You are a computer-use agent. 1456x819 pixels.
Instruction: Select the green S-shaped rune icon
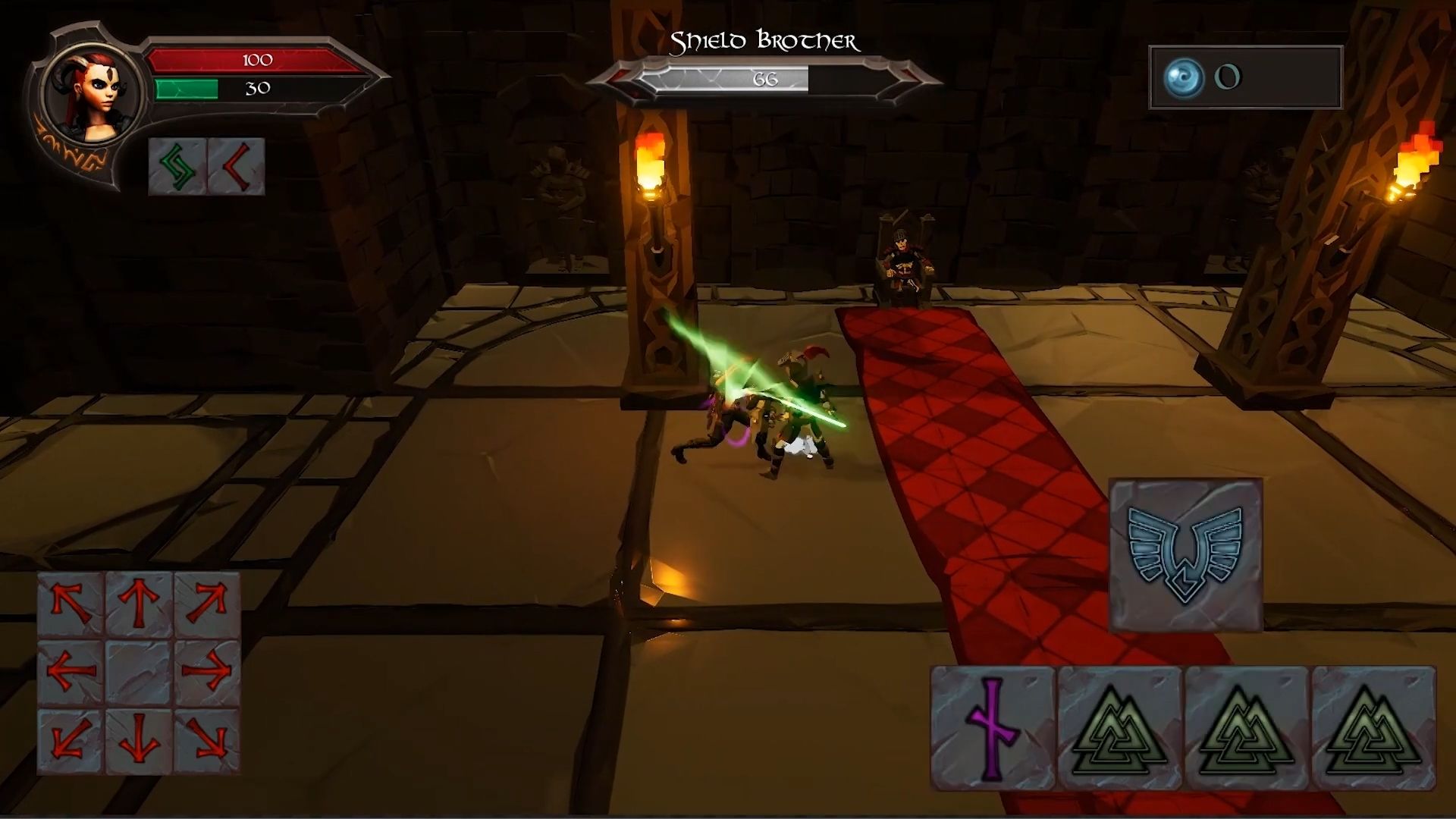pyautogui.click(x=177, y=167)
